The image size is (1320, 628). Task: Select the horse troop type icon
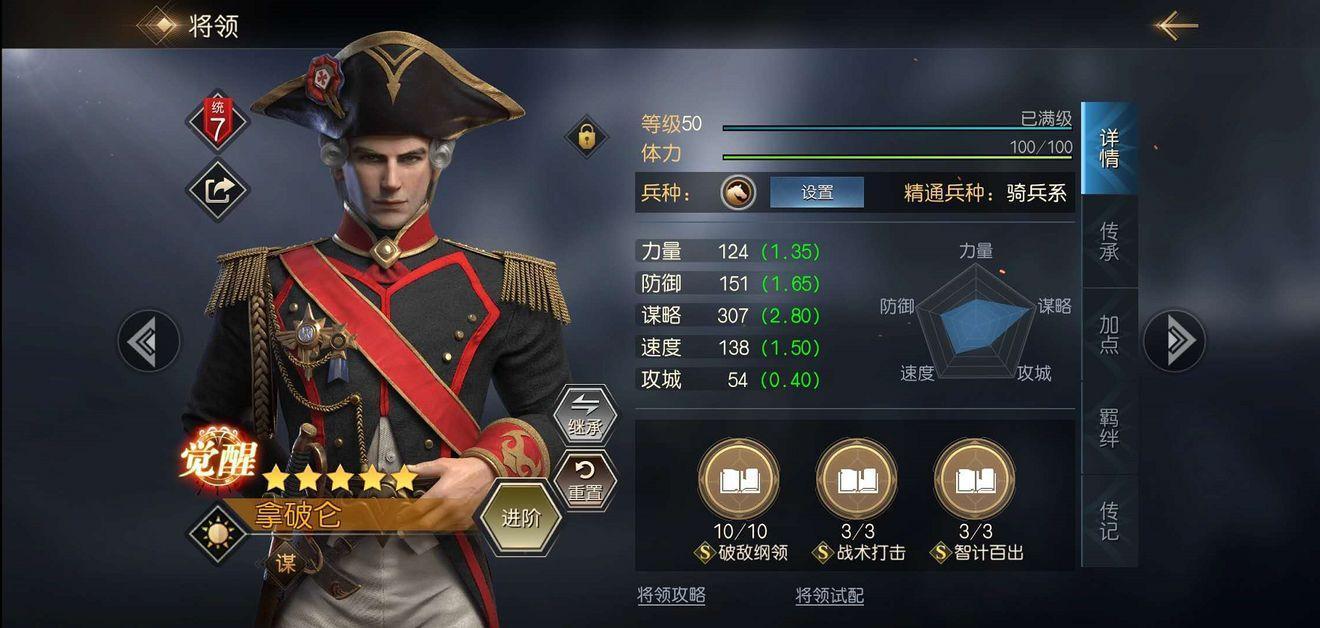[x=738, y=192]
